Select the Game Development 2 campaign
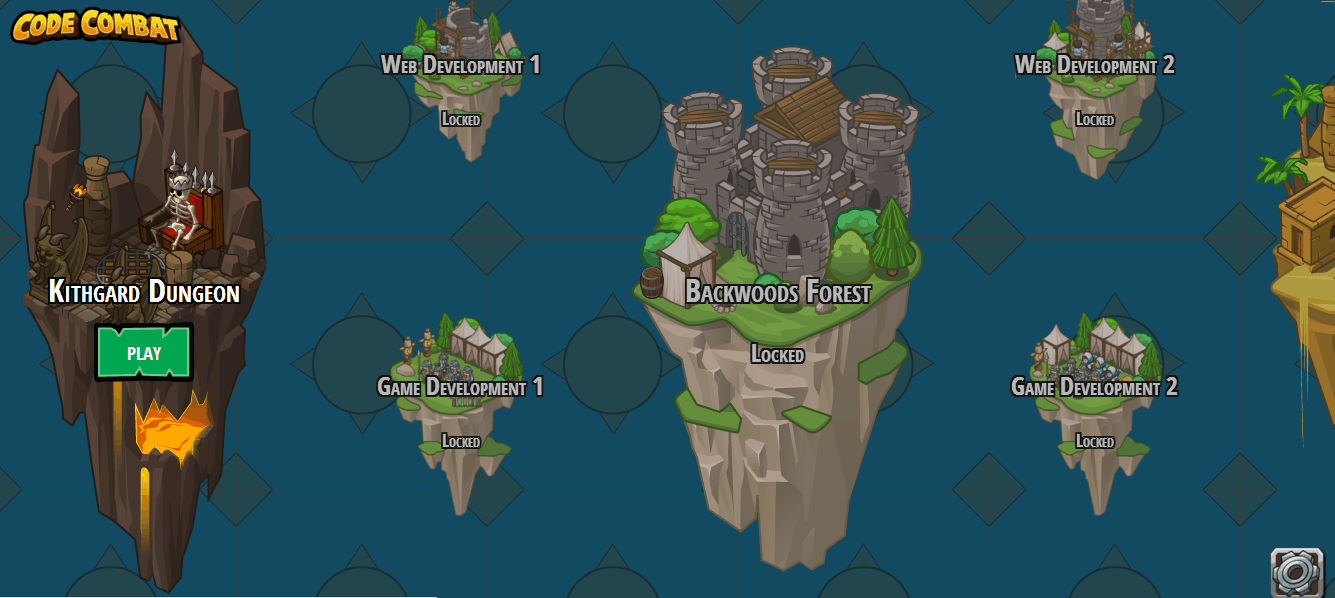 (x=1094, y=387)
